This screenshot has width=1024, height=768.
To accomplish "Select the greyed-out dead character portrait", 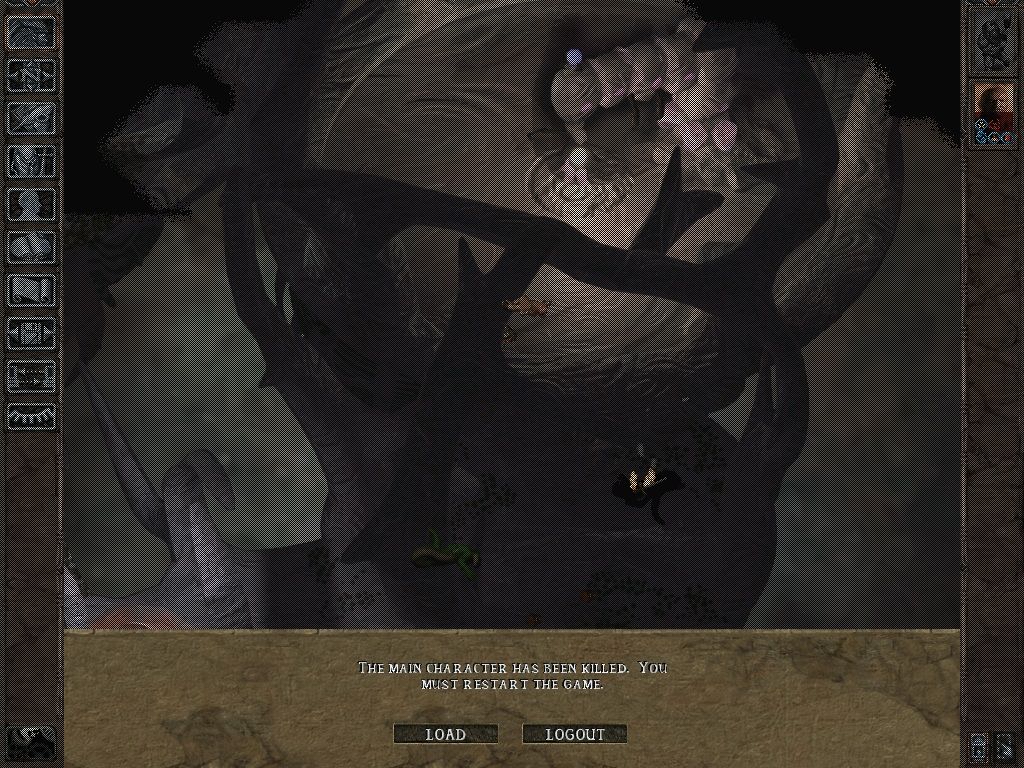I will pos(993,42).
